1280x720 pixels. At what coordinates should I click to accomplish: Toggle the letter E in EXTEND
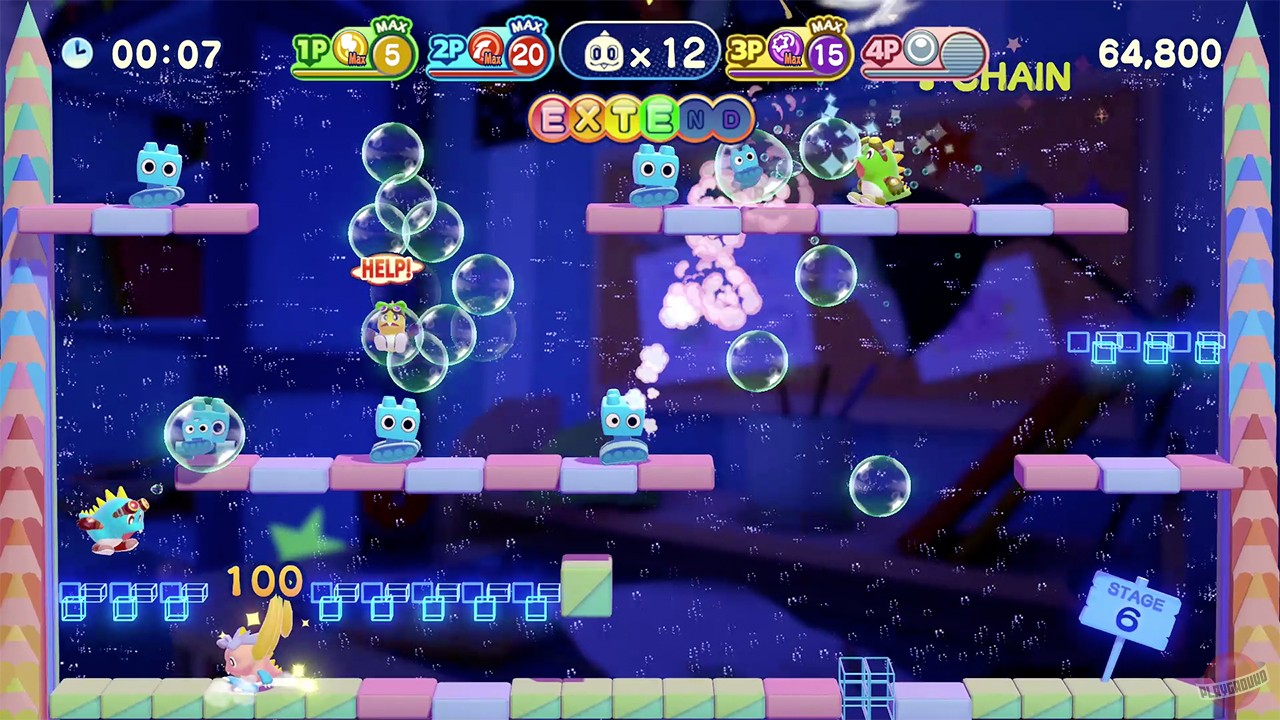point(553,117)
